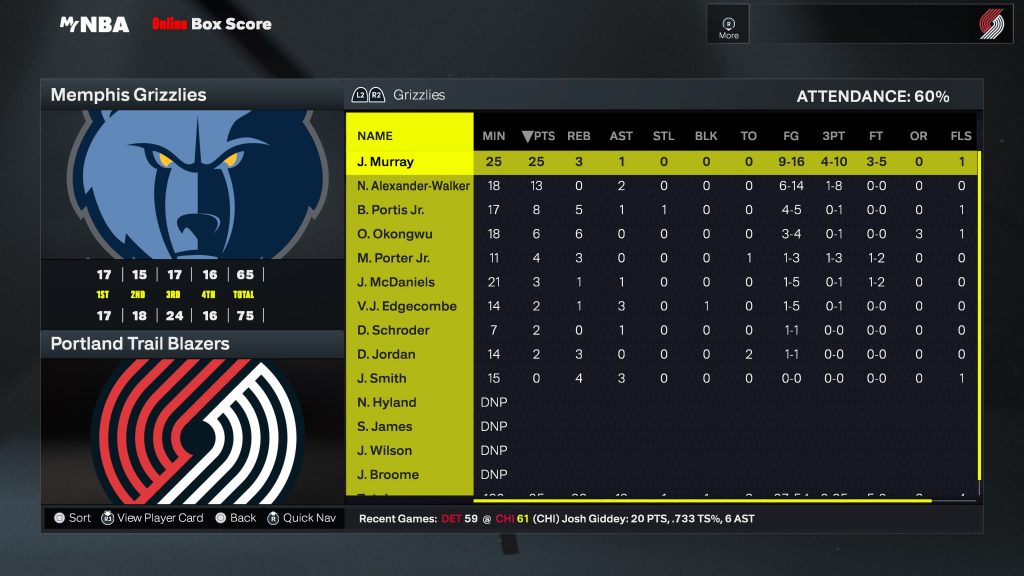Select O. Okongwu's stat row
Image resolution: width=1024 pixels, height=576 pixels.
[x=393, y=234]
